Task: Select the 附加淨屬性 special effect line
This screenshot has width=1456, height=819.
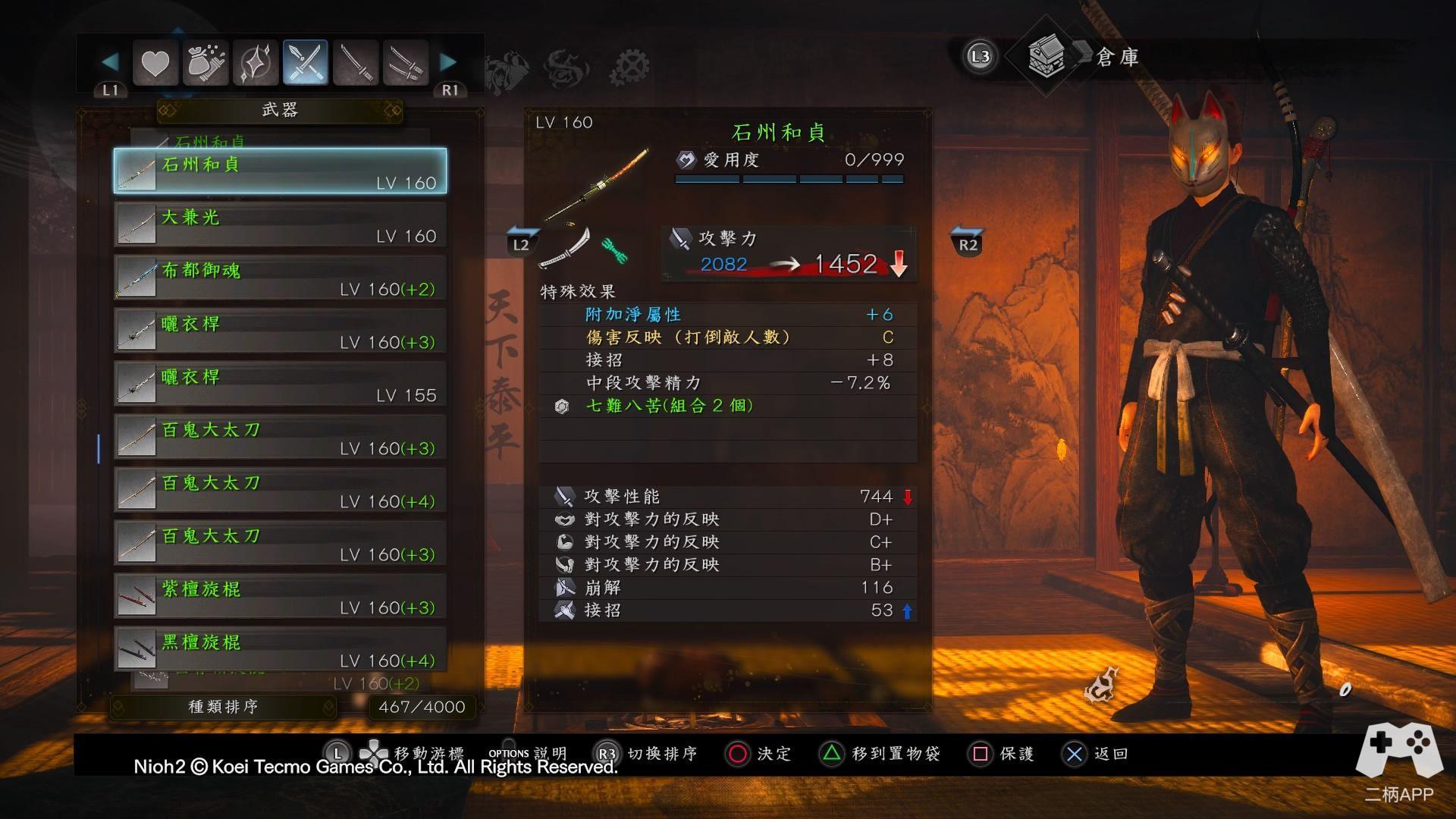Action: click(633, 315)
